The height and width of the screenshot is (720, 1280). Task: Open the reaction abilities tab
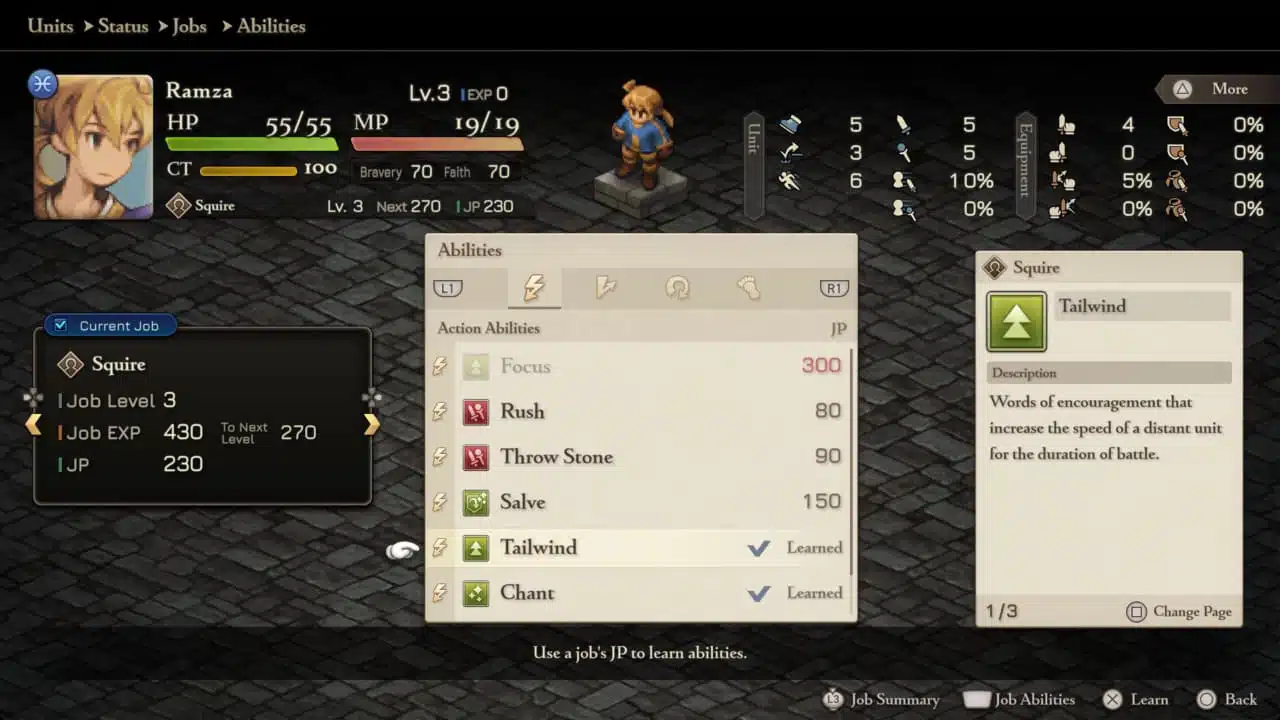click(x=605, y=288)
